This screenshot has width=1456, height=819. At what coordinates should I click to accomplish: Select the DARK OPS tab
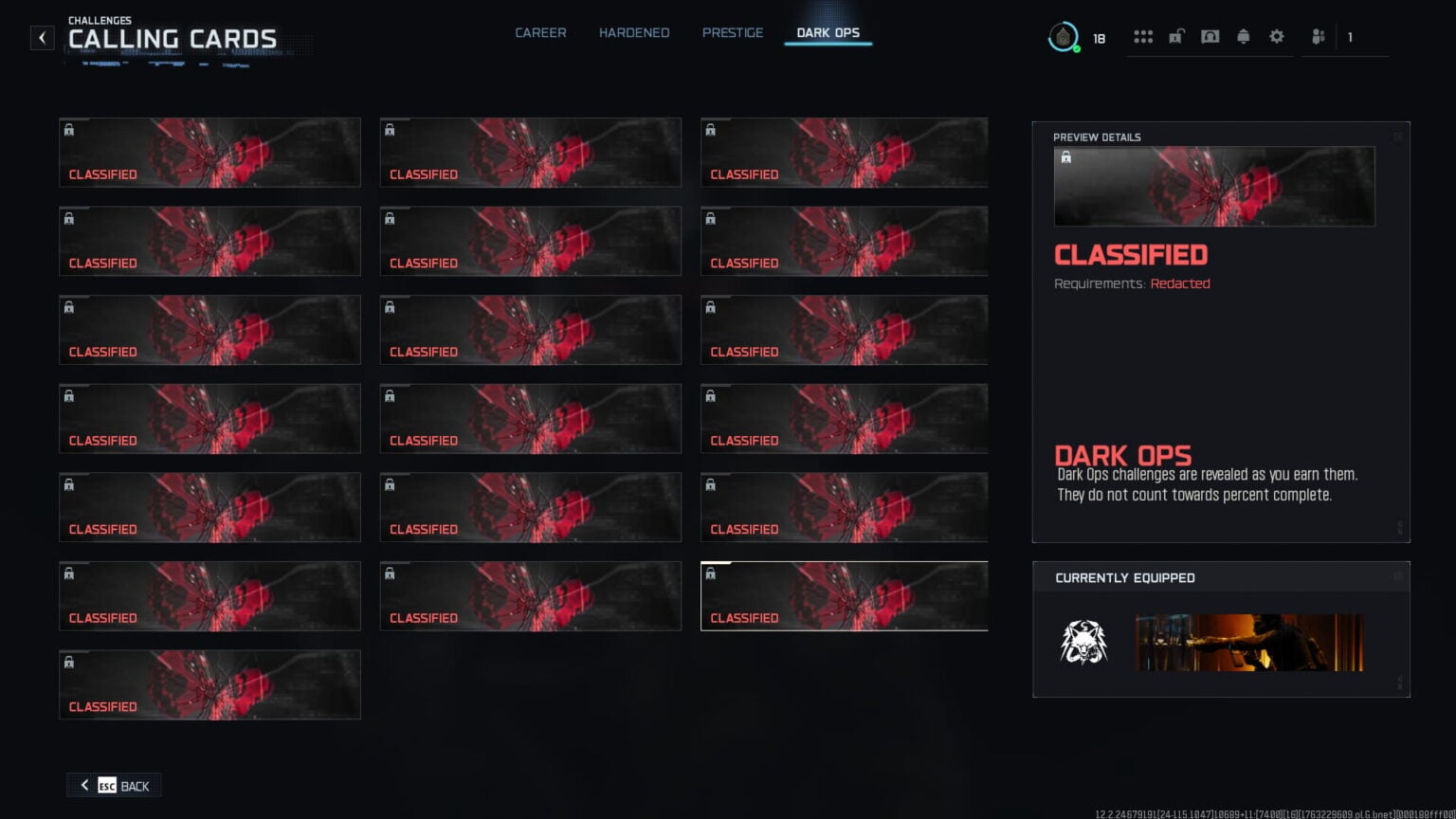[x=828, y=32]
